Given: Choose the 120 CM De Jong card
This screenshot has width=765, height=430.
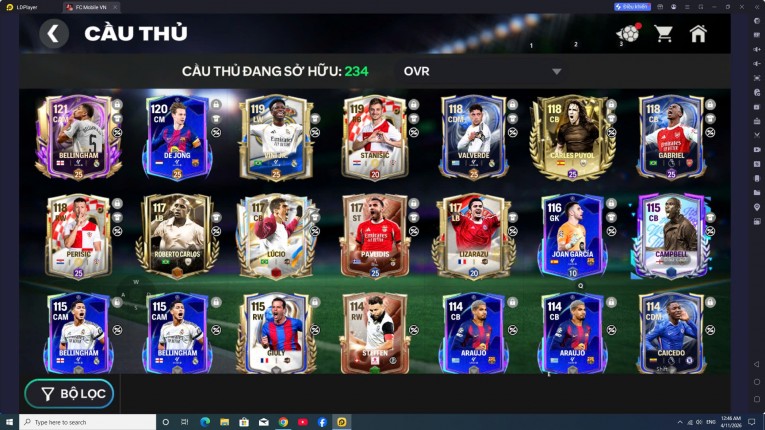Looking at the screenshot, I should pyautogui.click(x=177, y=137).
